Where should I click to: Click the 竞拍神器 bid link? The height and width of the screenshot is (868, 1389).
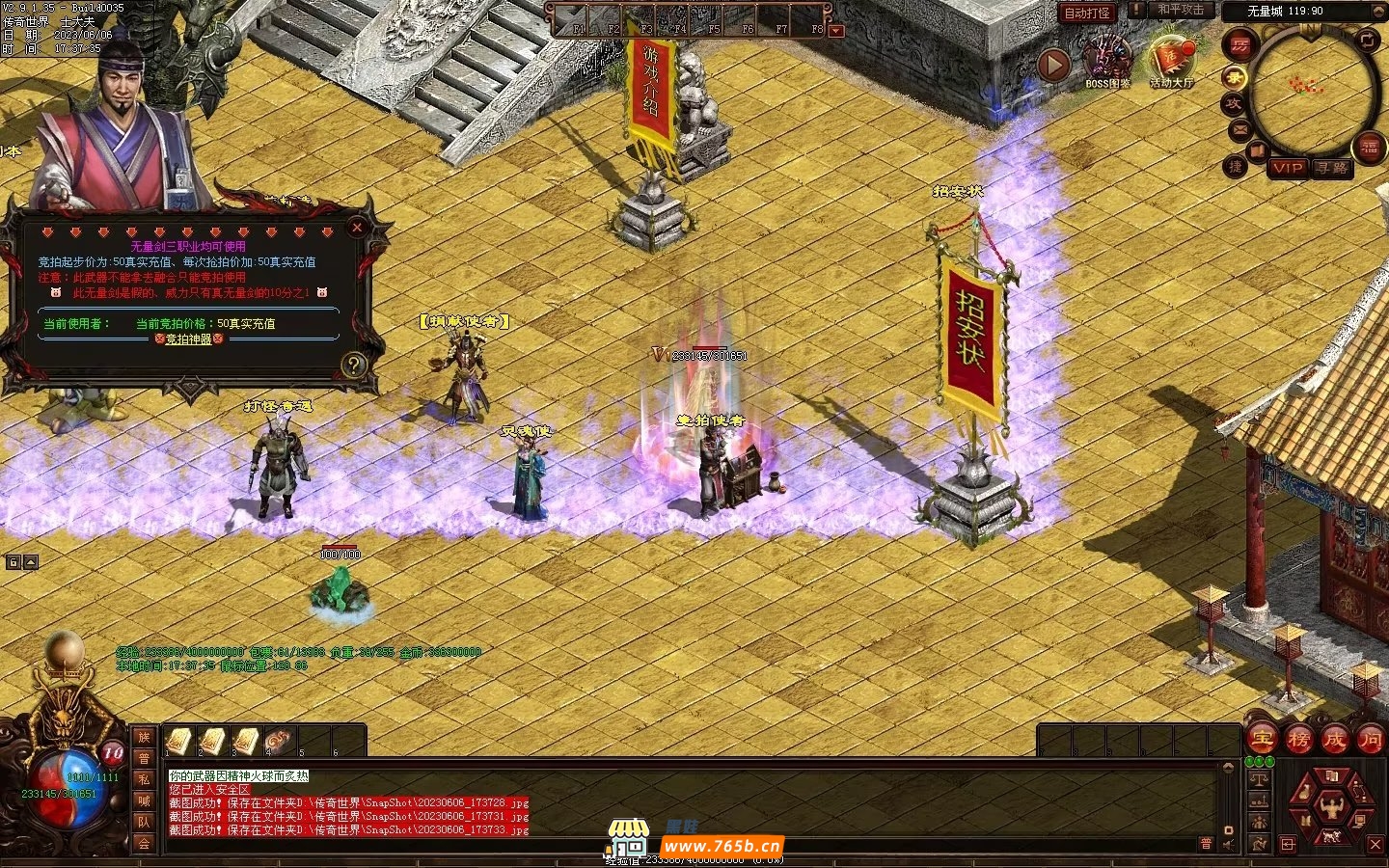tap(189, 339)
